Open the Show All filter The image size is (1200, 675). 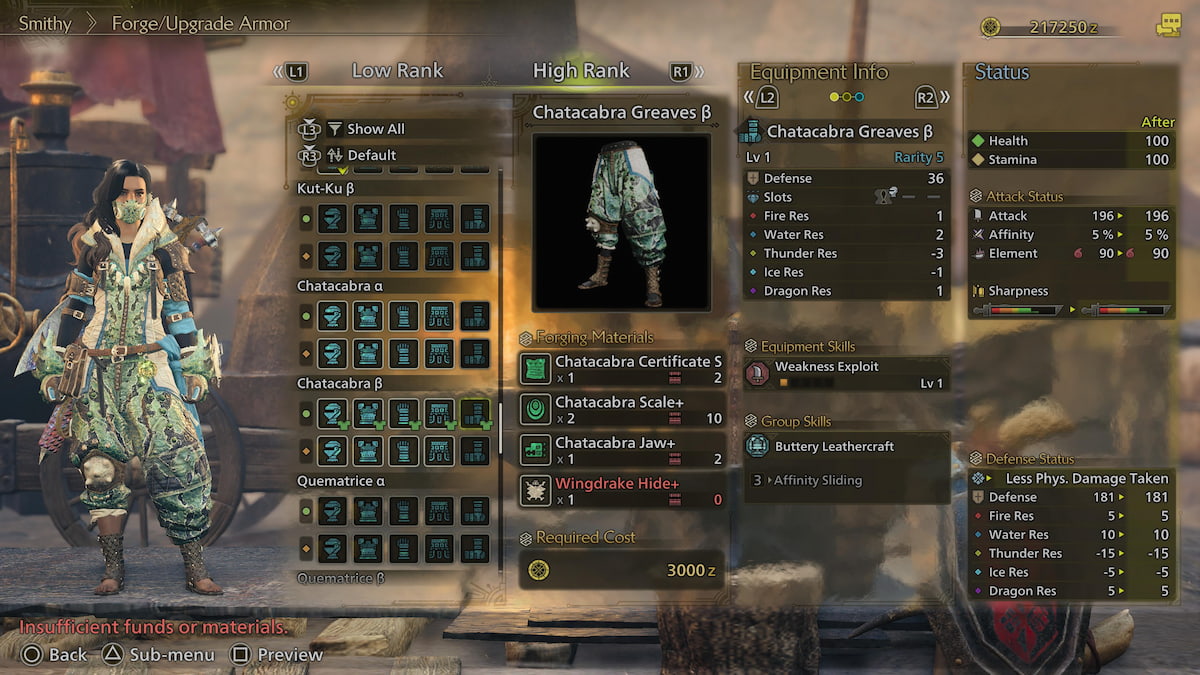375,129
